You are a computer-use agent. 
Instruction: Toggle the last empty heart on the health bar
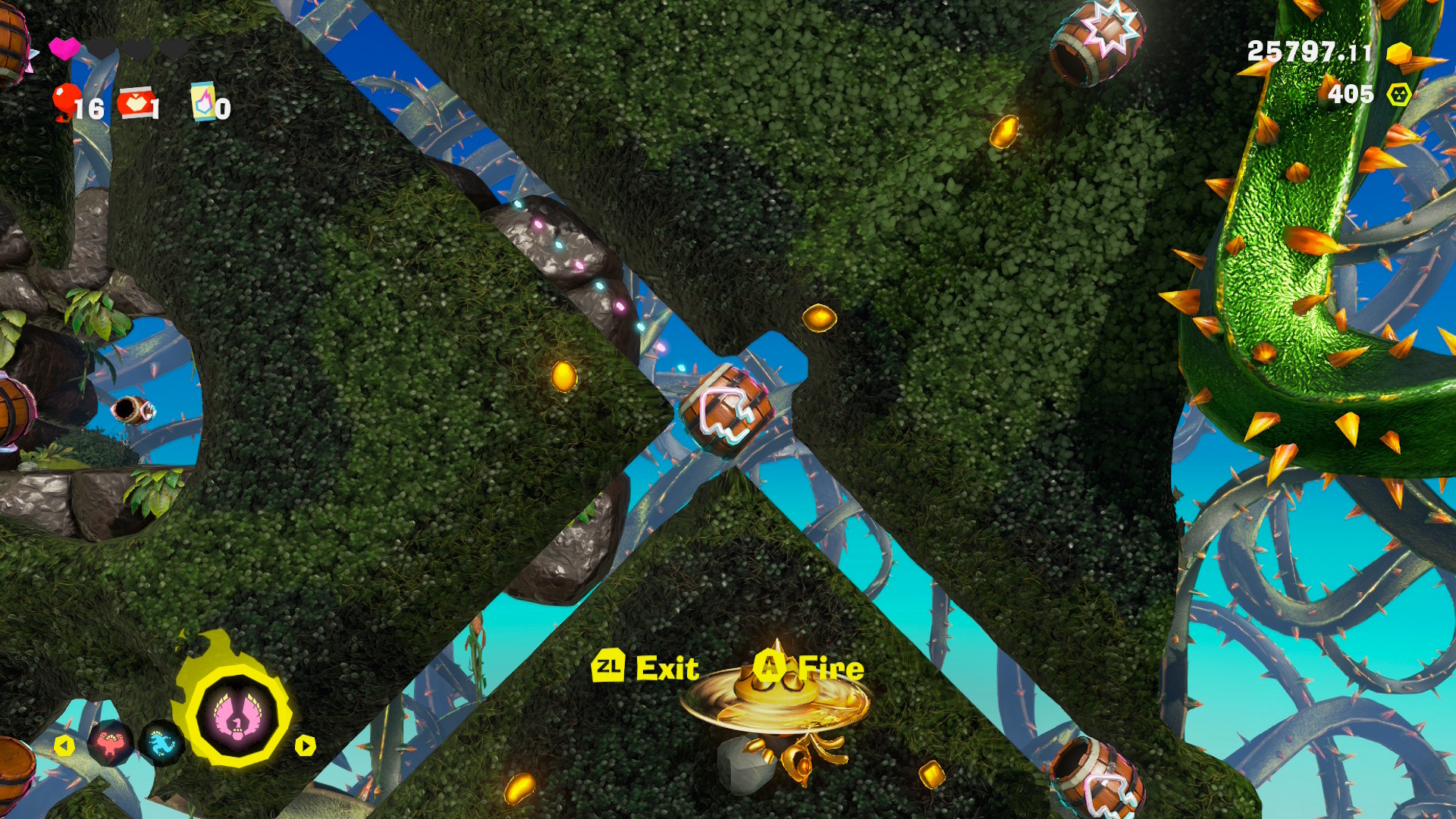[x=174, y=48]
